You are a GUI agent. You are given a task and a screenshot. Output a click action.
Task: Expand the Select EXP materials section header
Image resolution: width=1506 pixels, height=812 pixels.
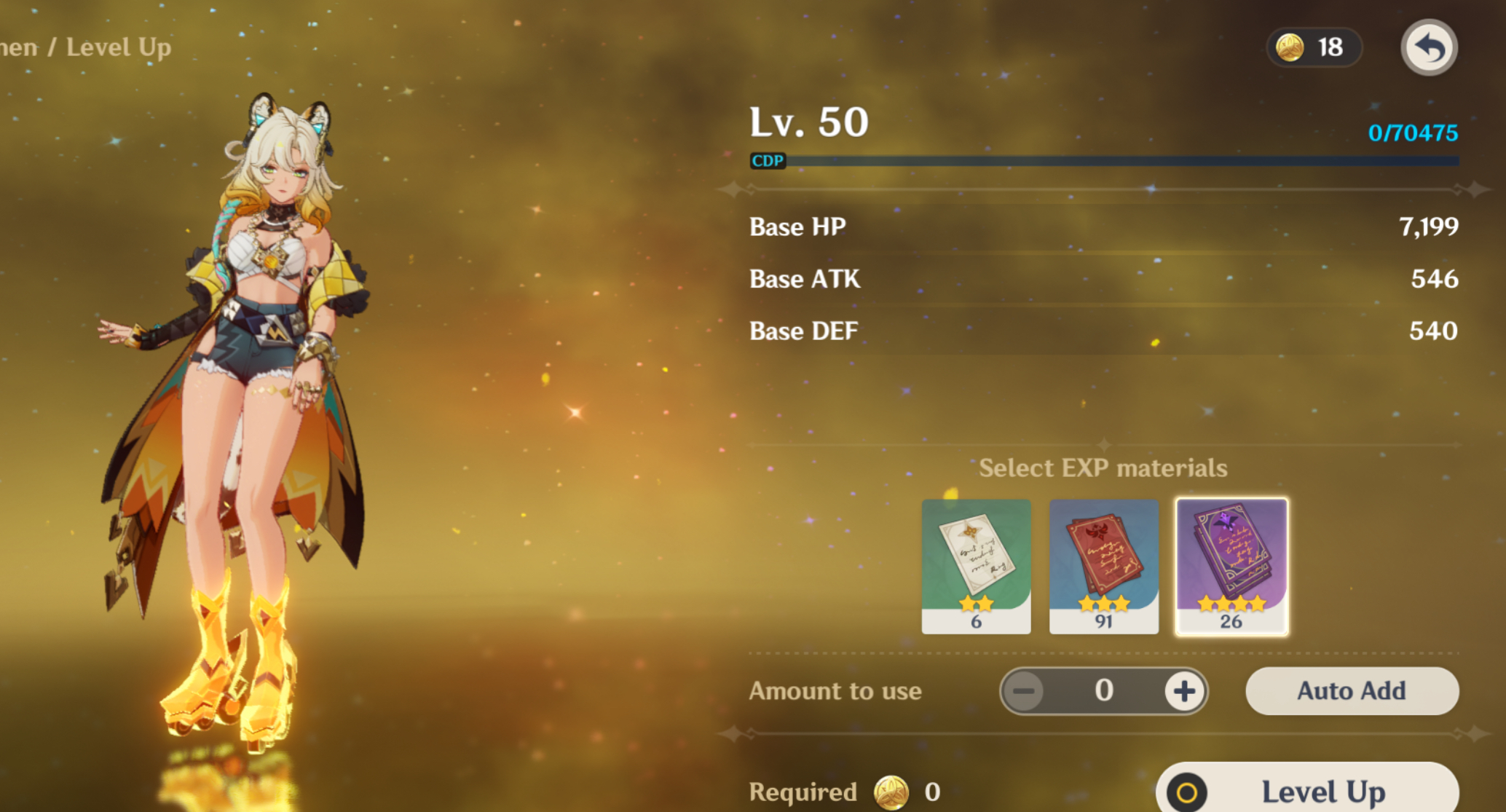(x=1103, y=468)
